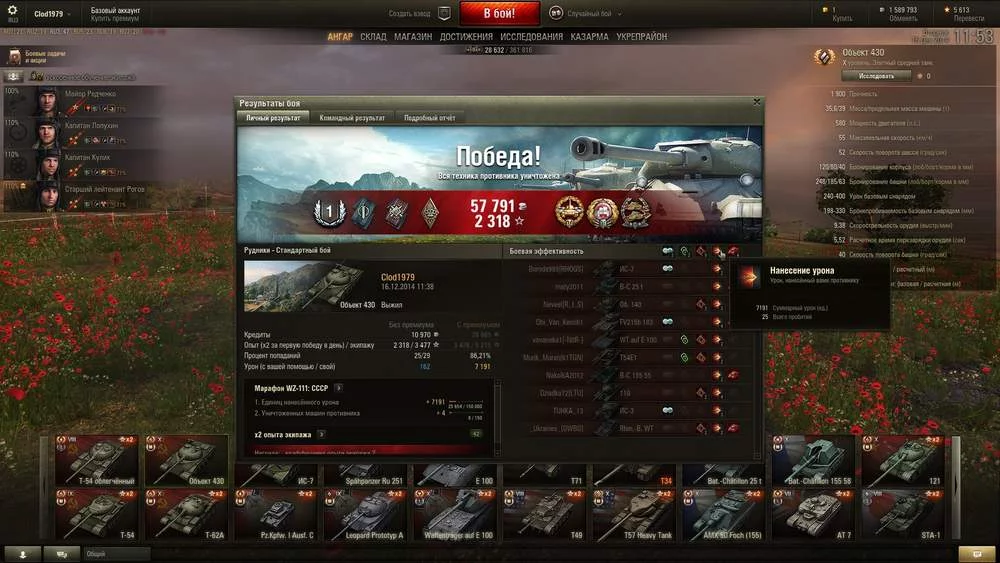Close the battle results window
This screenshot has width=1000, height=563.
click(757, 101)
